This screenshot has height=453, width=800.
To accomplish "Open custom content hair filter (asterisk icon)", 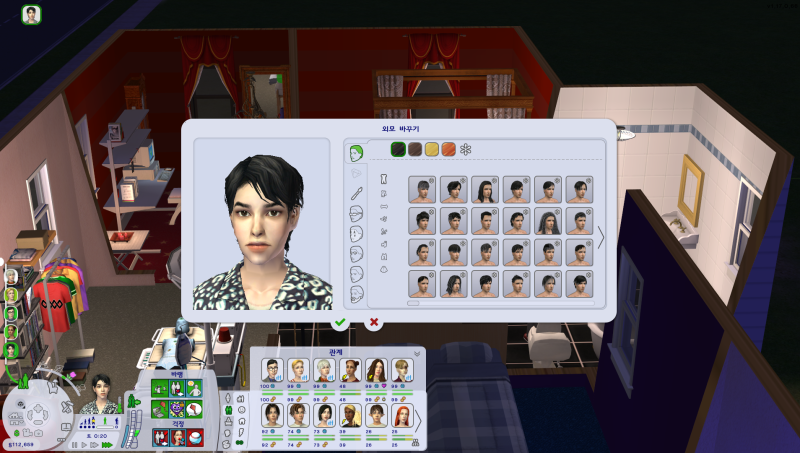I will [x=466, y=149].
